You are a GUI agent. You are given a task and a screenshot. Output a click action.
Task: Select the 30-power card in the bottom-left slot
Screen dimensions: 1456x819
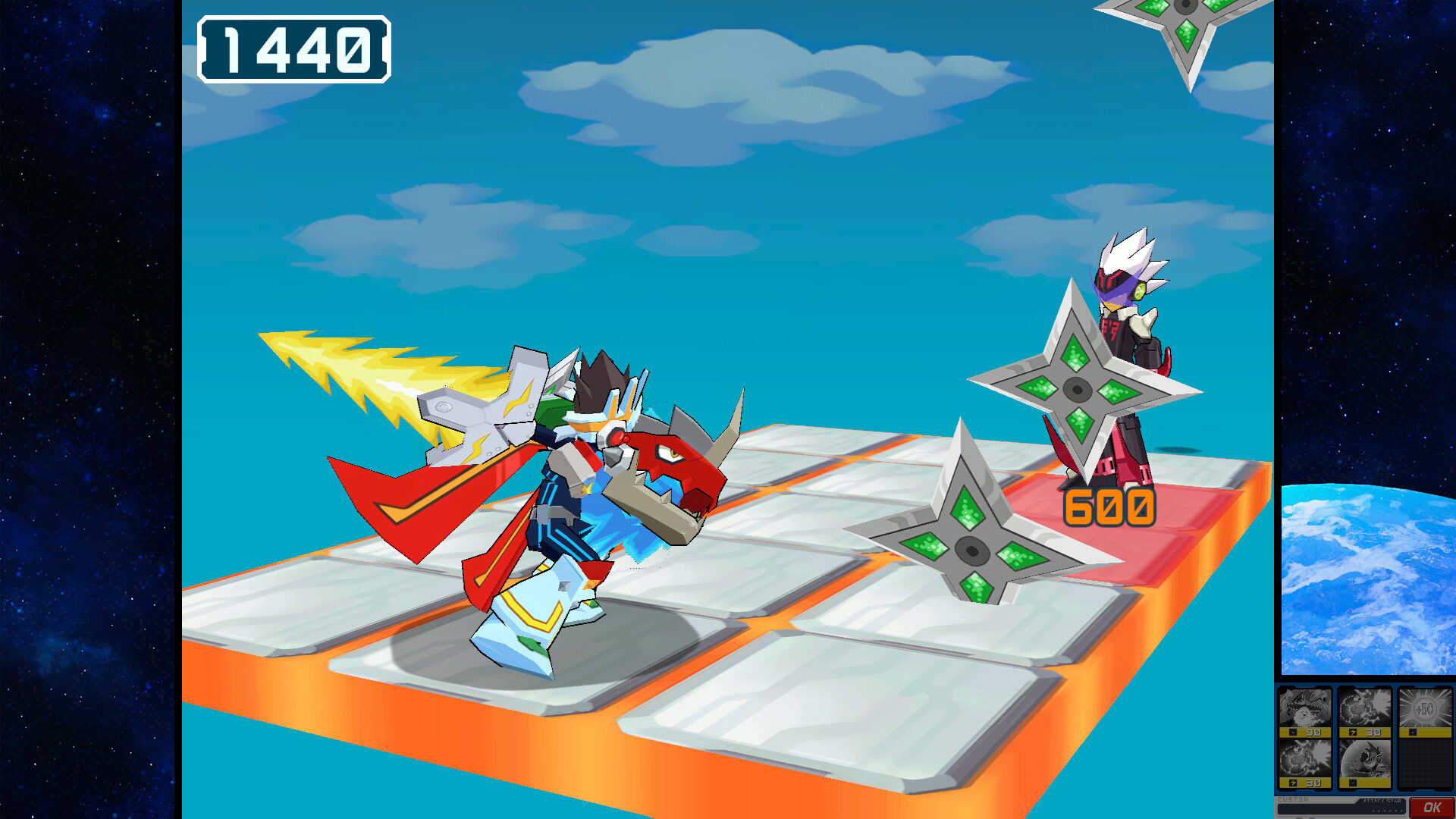(1306, 758)
